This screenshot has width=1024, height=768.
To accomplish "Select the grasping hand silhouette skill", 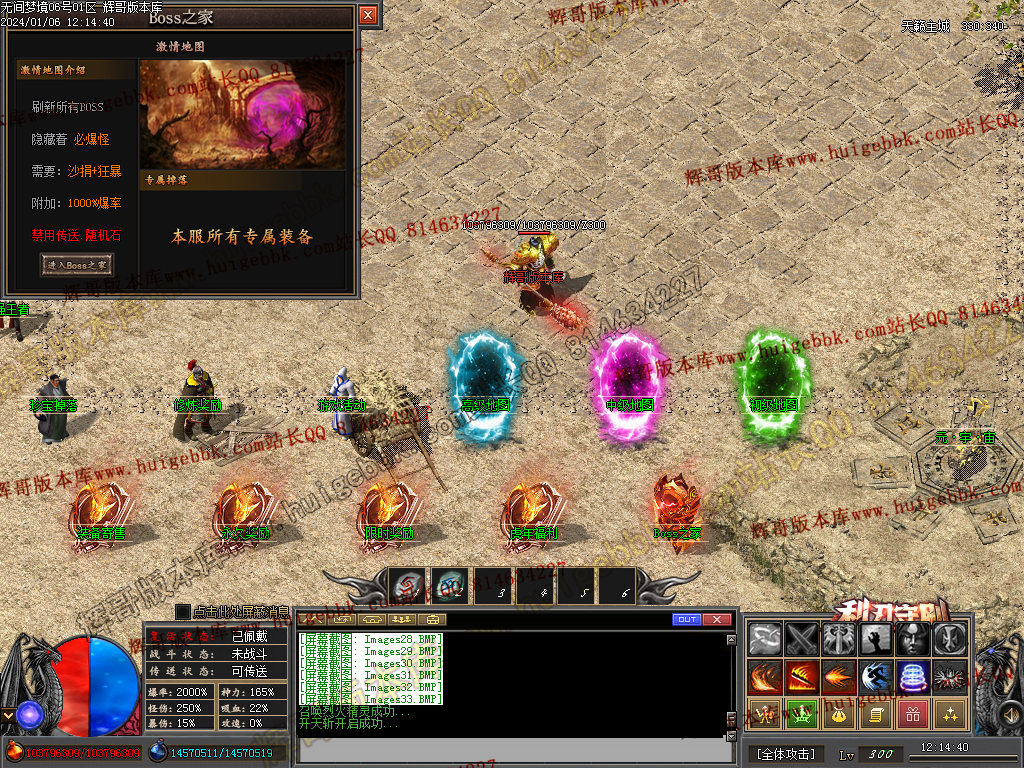I will point(876,639).
